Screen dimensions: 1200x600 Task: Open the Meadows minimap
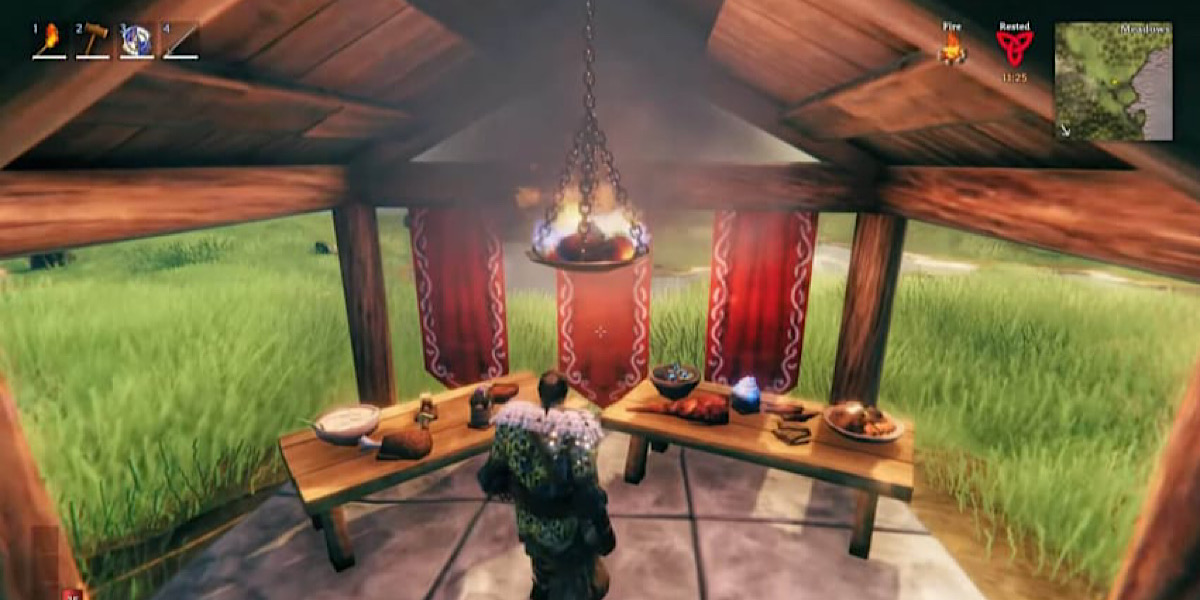pyautogui.click(x=1113, y=80)
